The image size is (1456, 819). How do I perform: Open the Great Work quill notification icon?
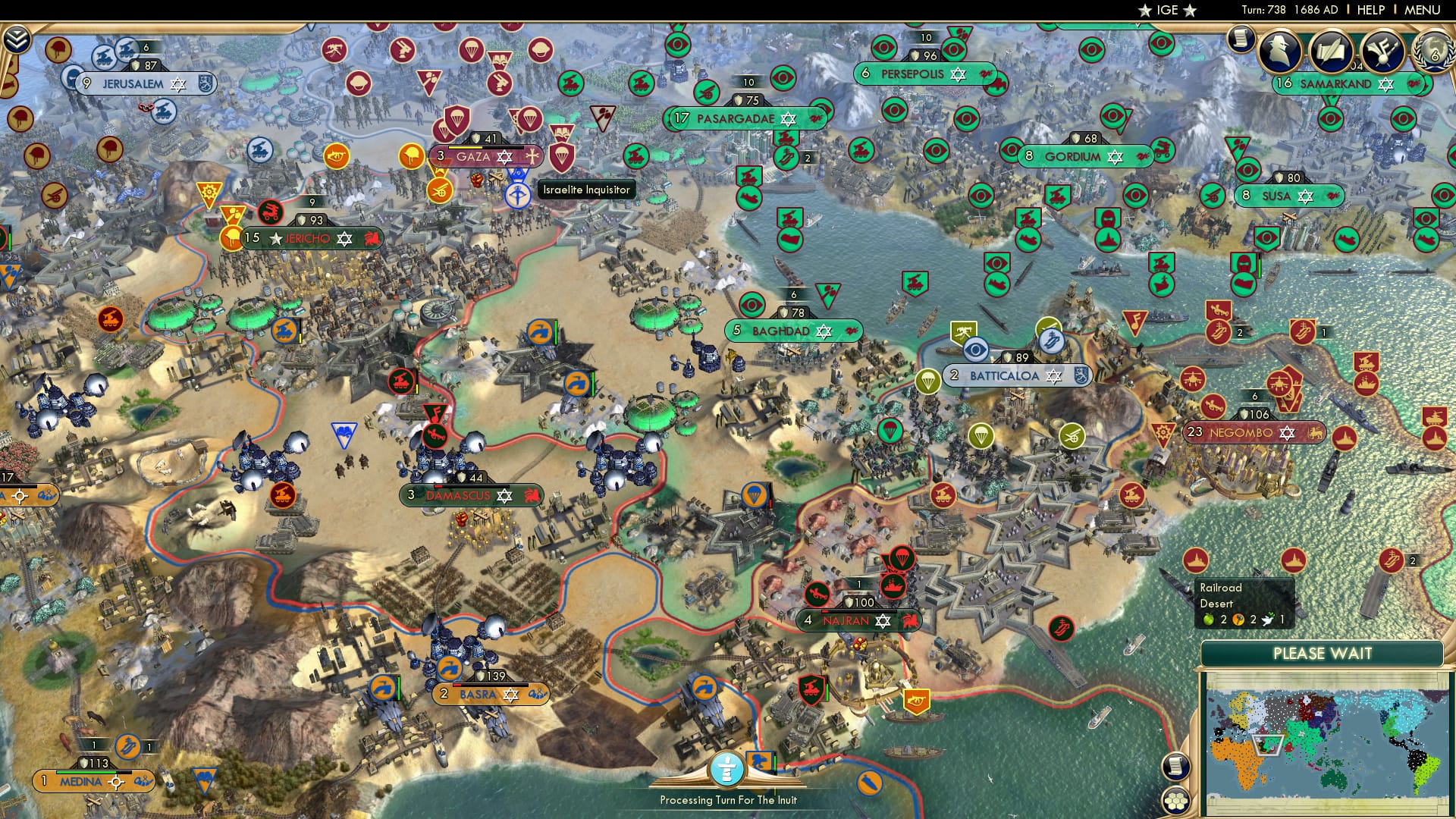coord(1332,50)
